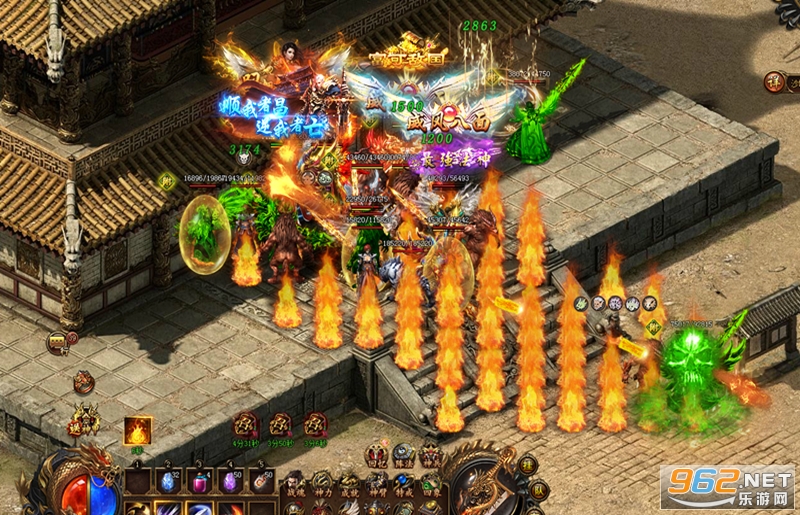800x515 pixels.
Task: Select the flame buff skill icon
Action: [138, 431]
